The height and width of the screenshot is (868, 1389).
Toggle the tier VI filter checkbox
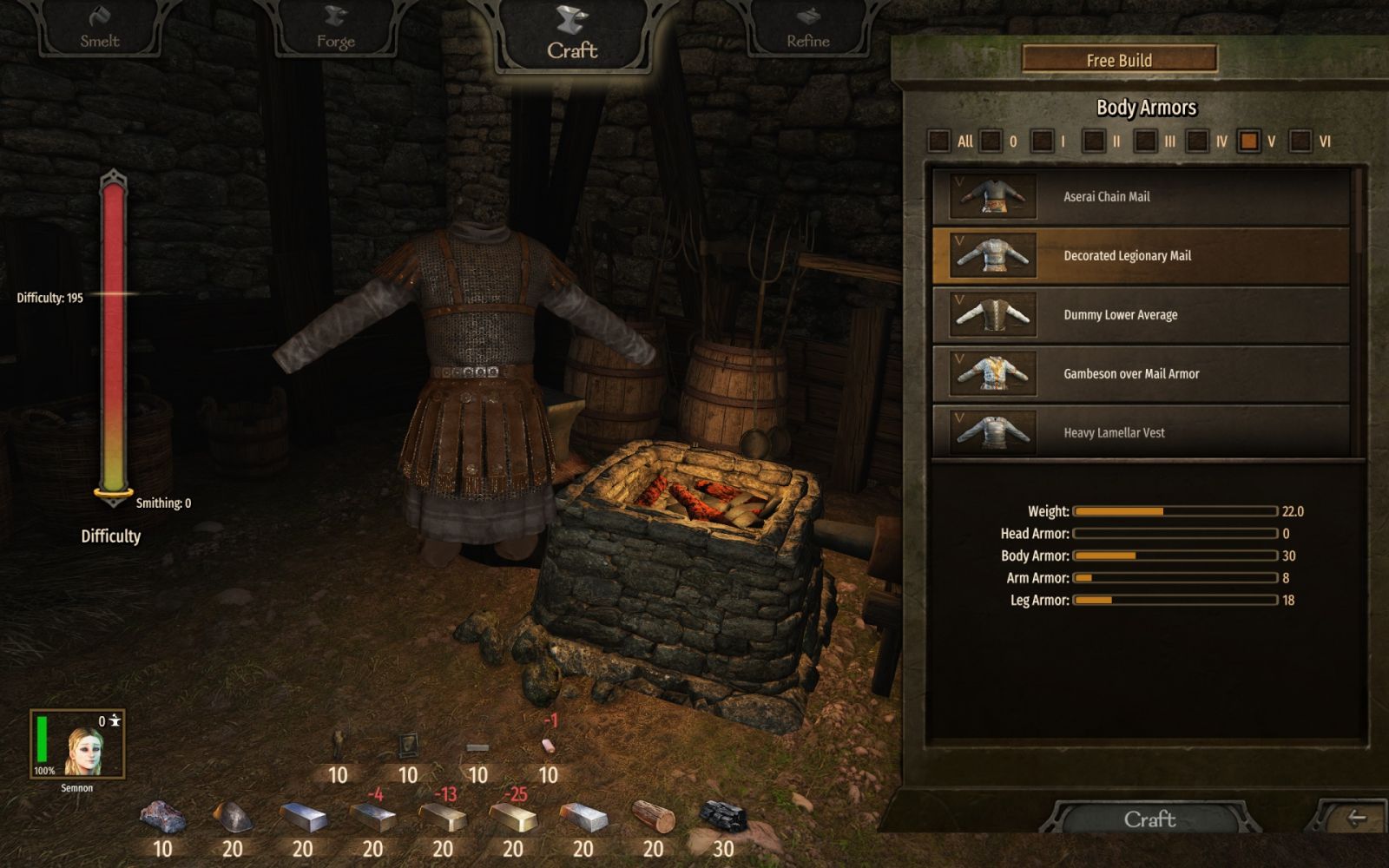[x=1300, y=141]
